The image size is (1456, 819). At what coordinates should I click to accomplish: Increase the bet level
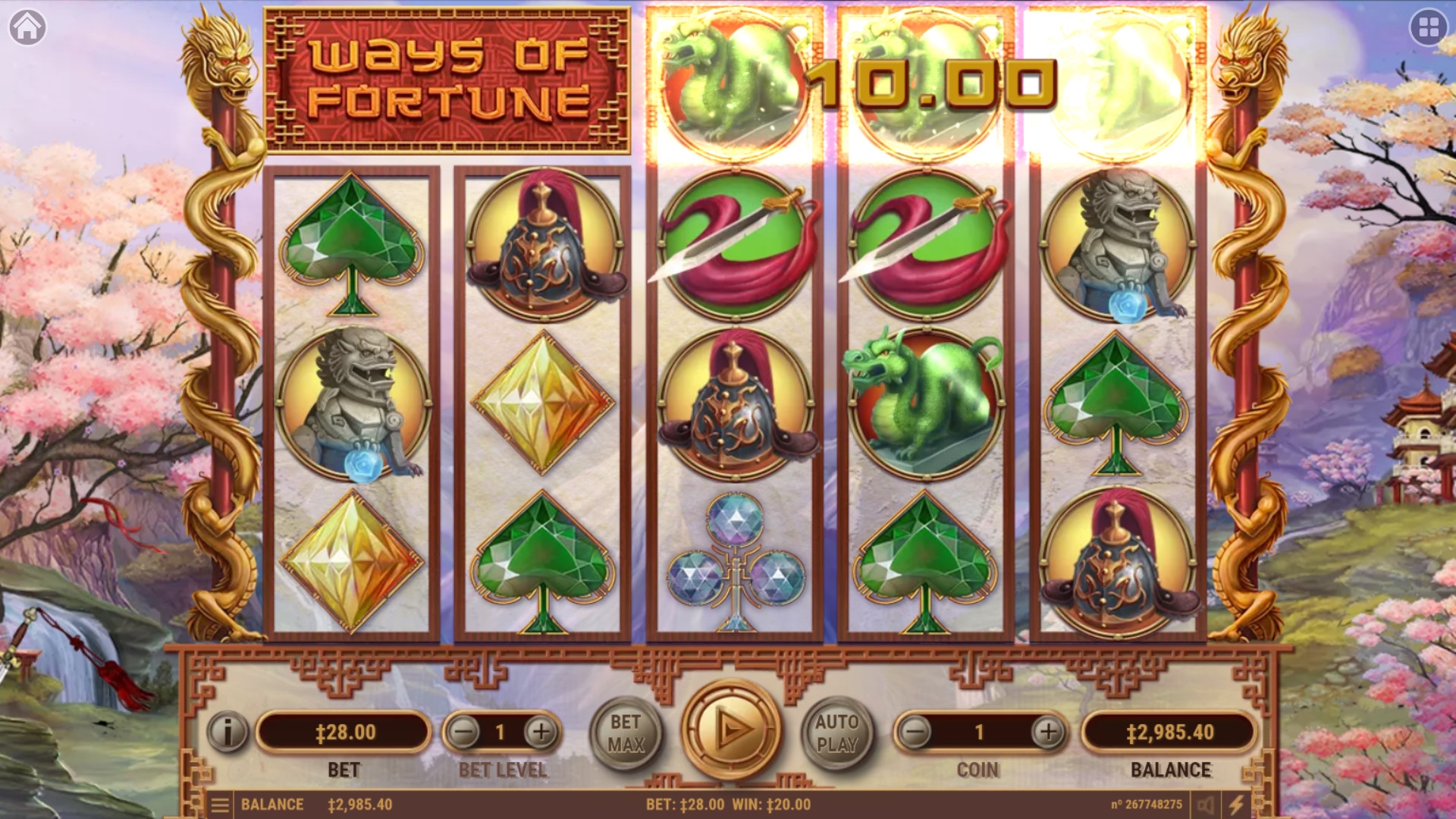tap(541, 732)
